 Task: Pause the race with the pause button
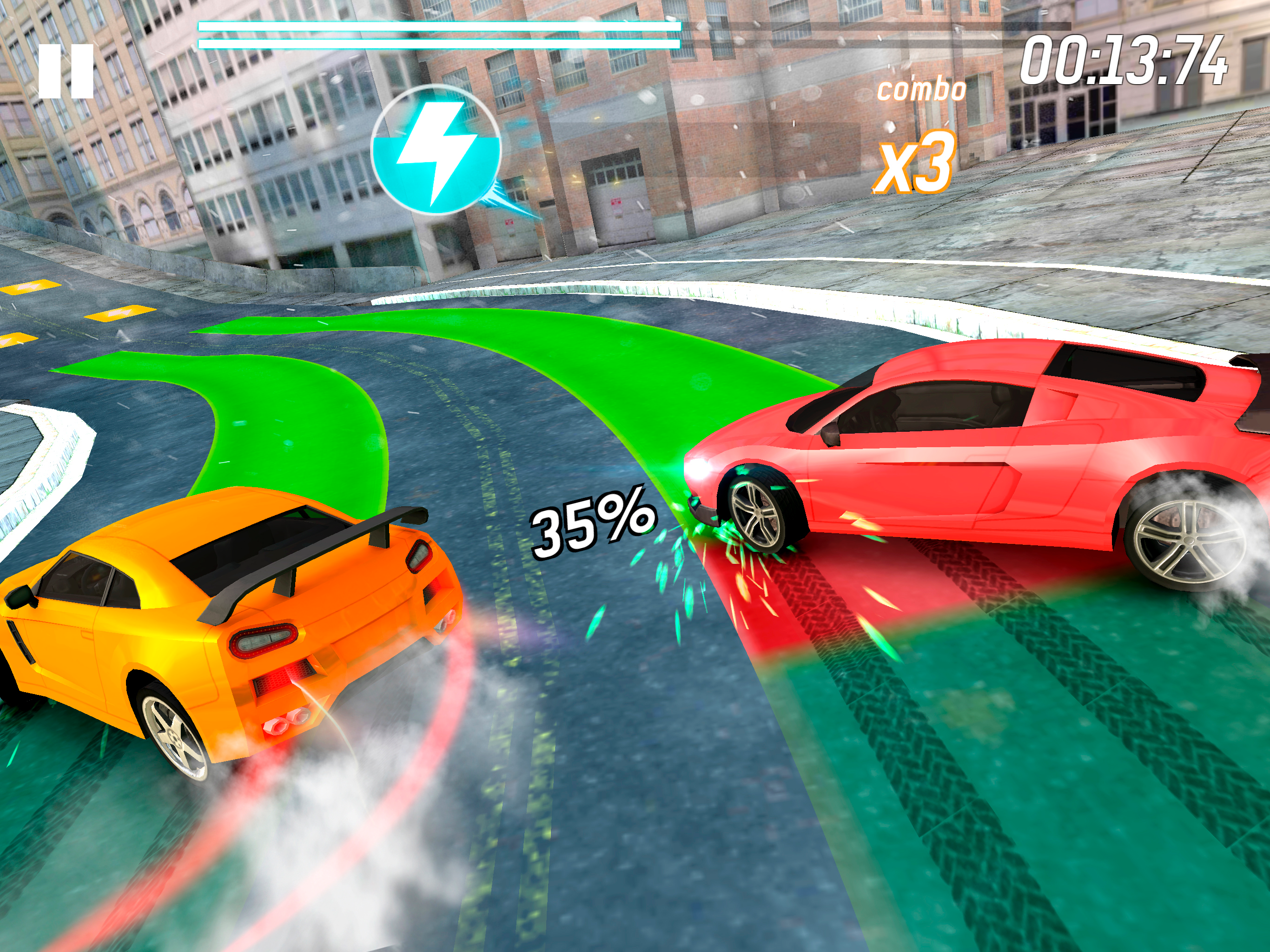(x=66, y=71)
